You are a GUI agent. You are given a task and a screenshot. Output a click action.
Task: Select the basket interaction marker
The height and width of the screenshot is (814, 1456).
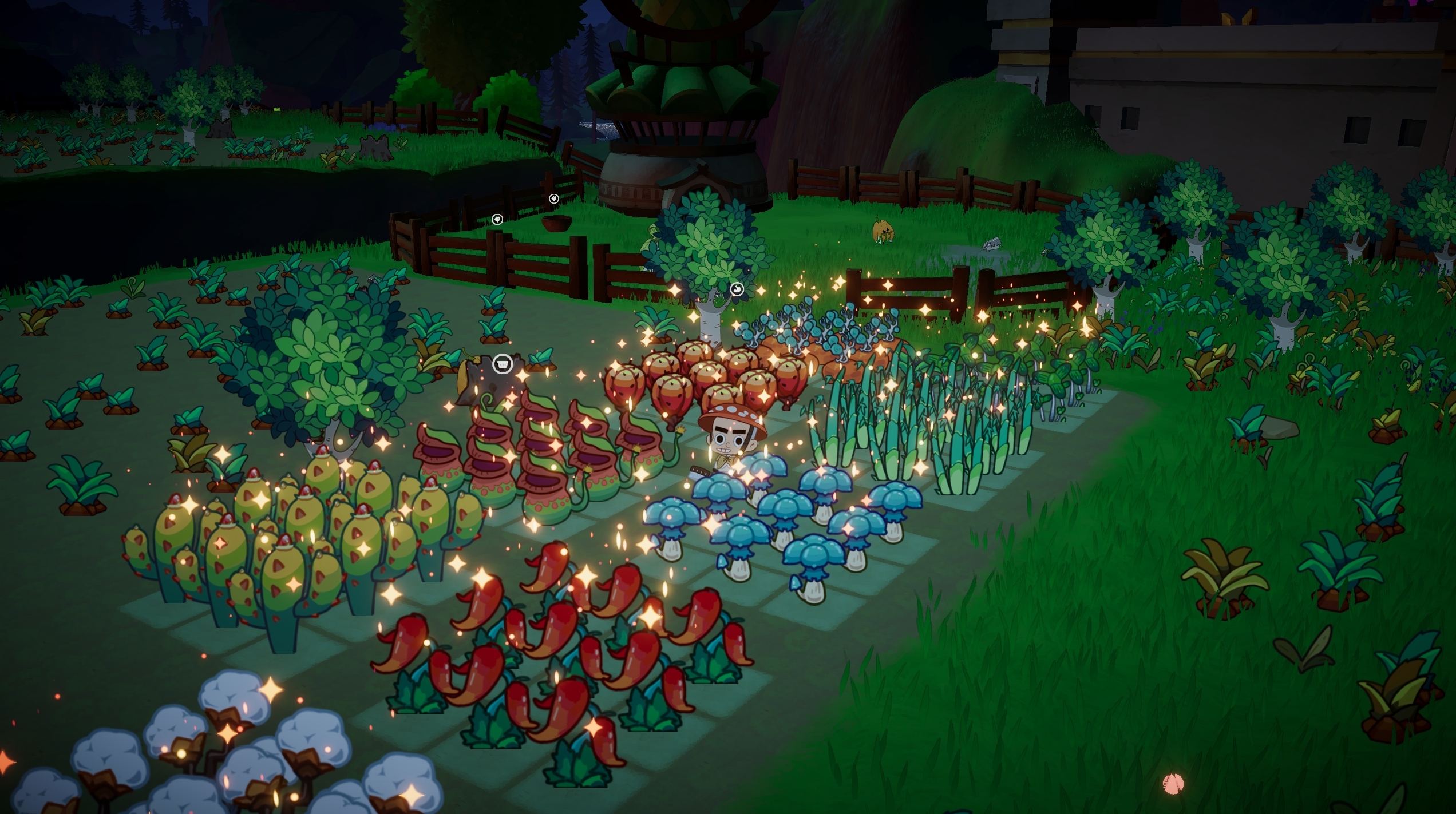point(503,364)
